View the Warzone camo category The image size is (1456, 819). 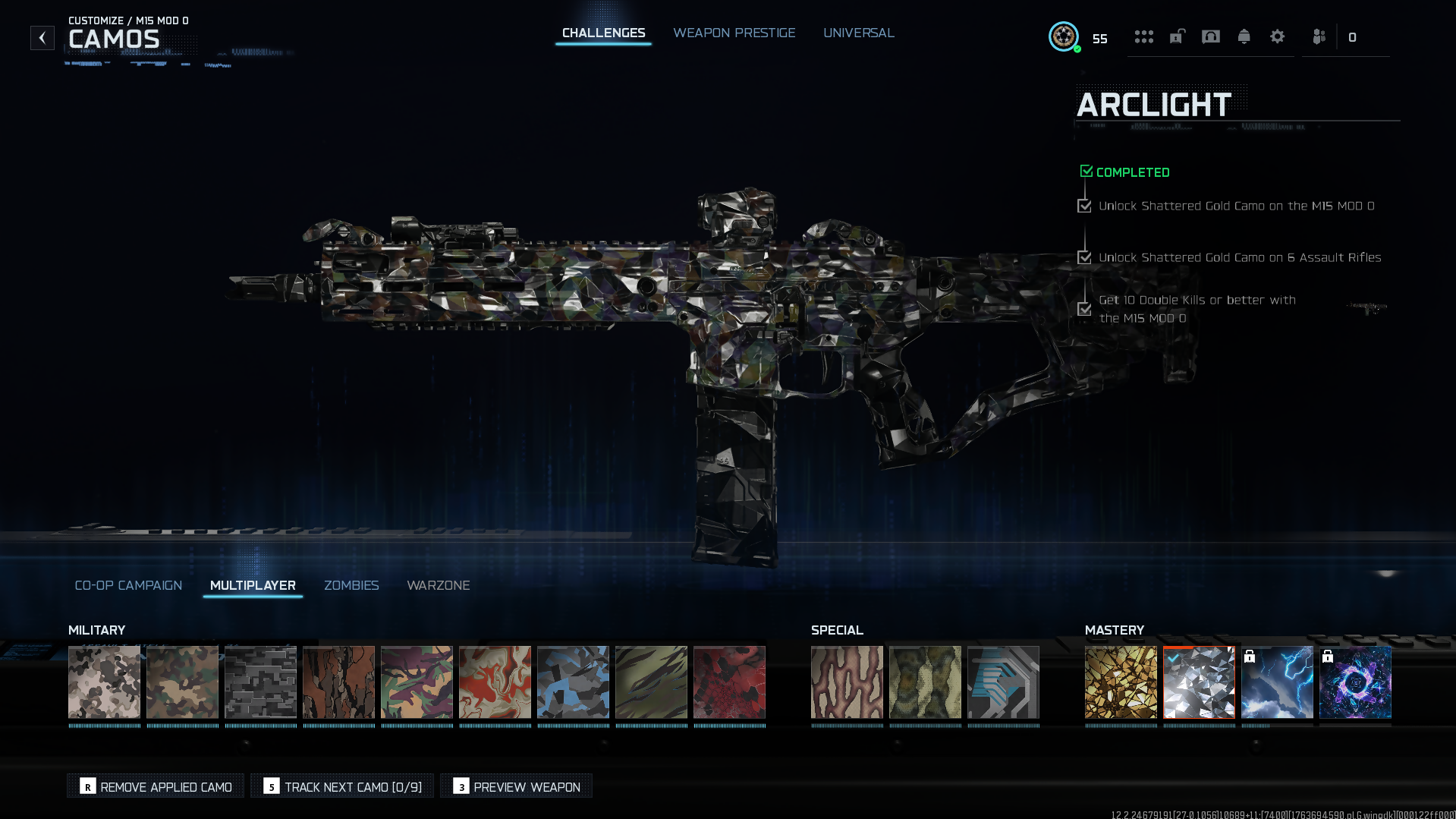438,585
